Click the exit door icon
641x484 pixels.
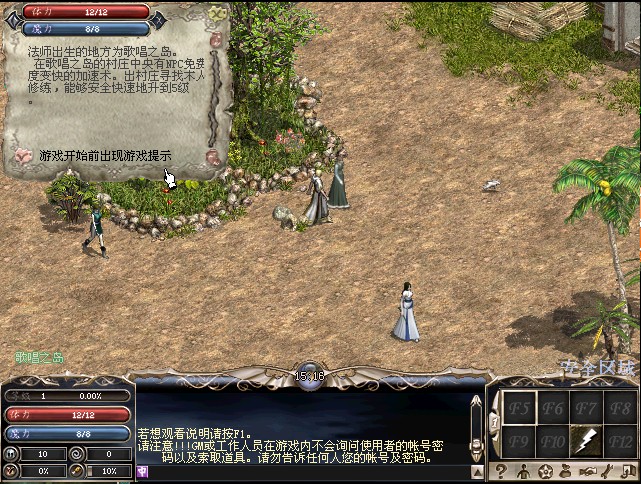click(629, 471)
